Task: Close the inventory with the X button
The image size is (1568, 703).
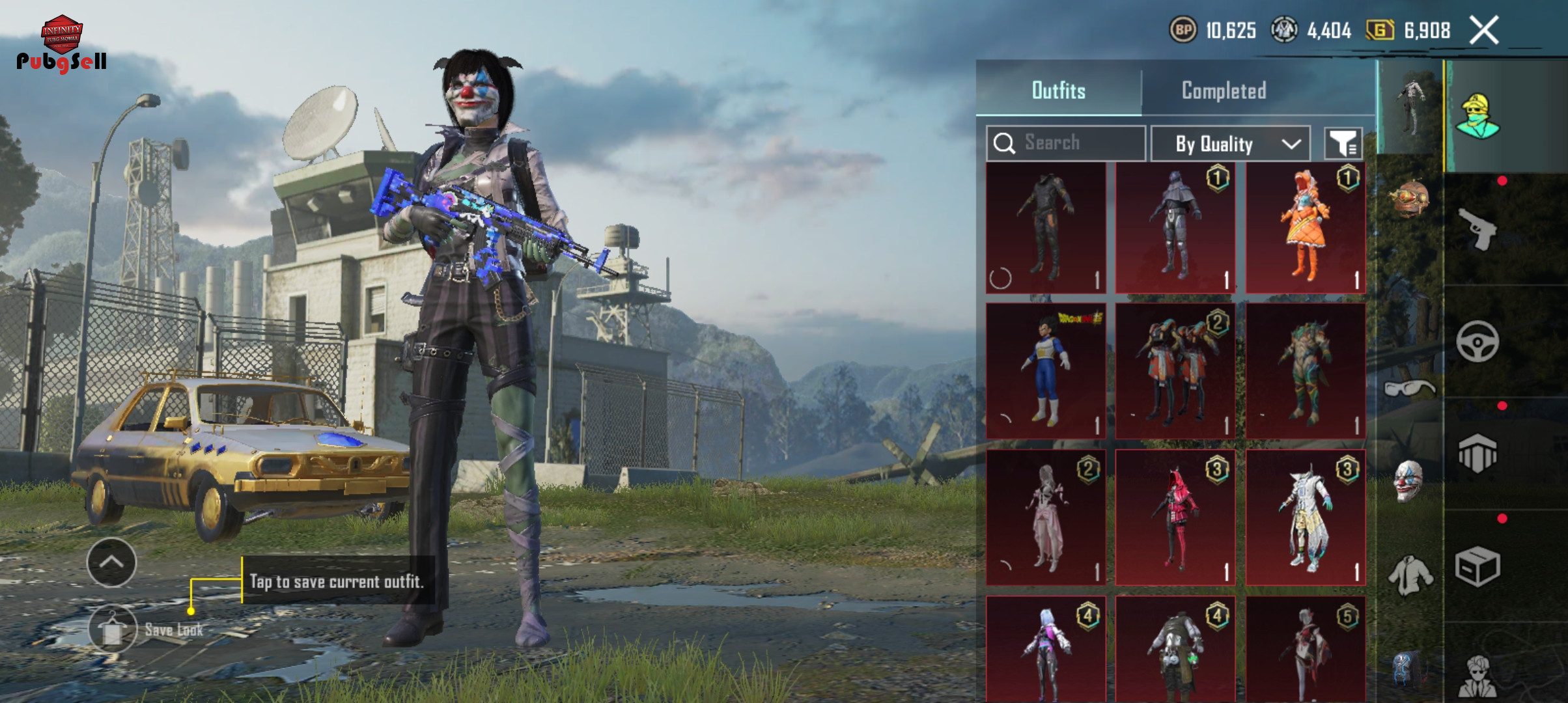Action: coord(1484,31)
